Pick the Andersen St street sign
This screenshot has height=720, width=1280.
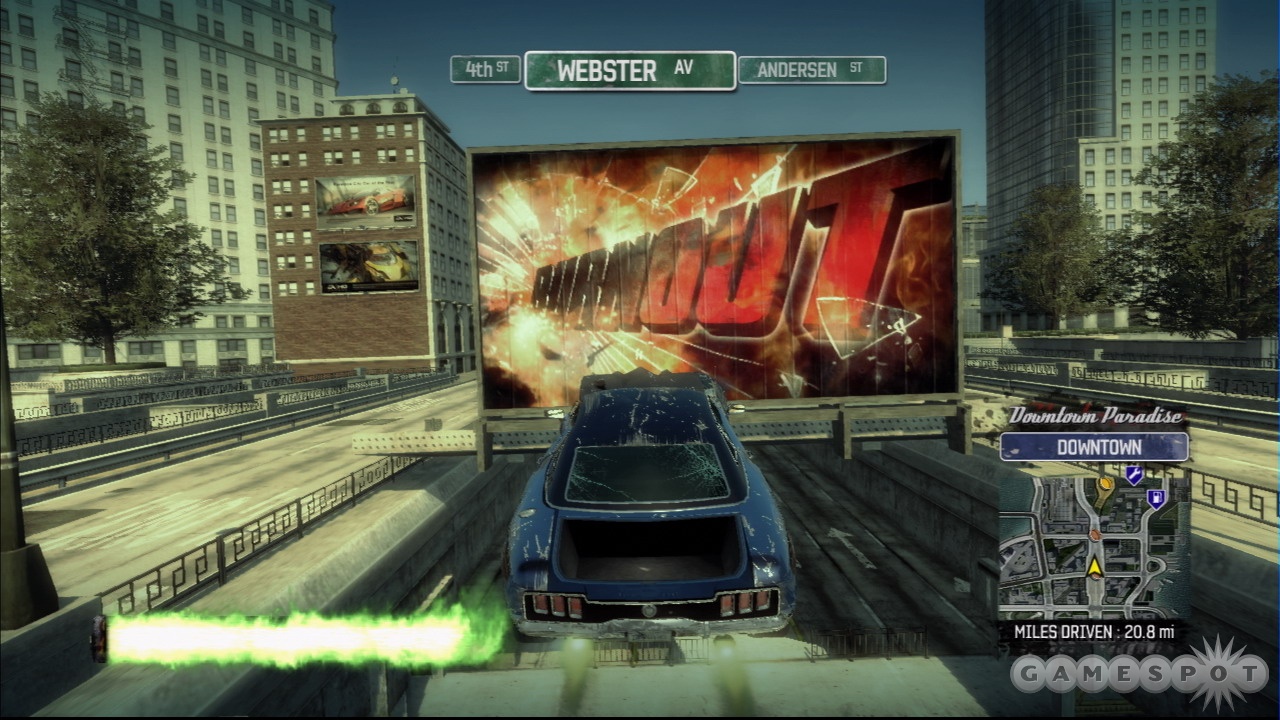click(x=811, y=70)
